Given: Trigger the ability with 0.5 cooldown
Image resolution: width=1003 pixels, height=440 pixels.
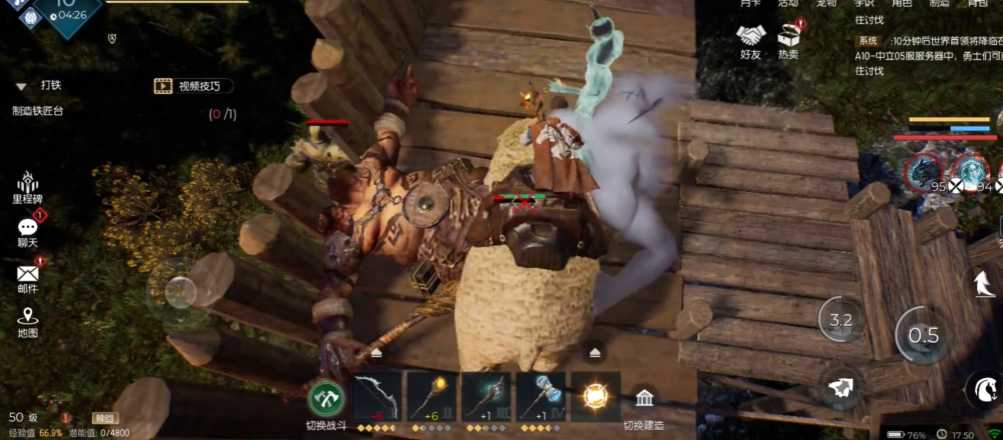Looking at the screenshot, I should 922,335.
